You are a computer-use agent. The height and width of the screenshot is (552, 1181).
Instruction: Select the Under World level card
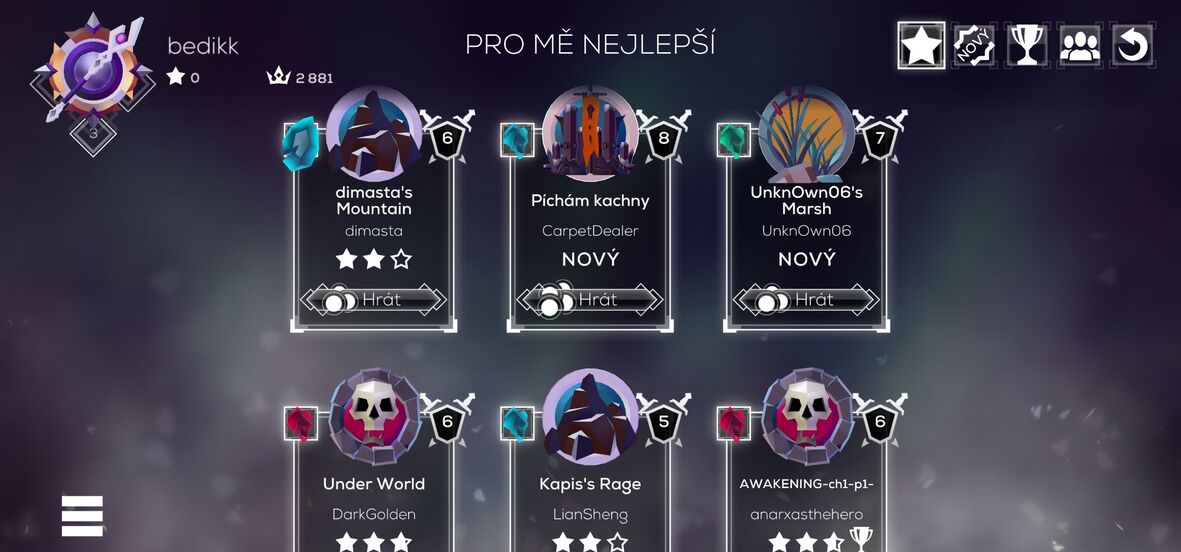374,485
